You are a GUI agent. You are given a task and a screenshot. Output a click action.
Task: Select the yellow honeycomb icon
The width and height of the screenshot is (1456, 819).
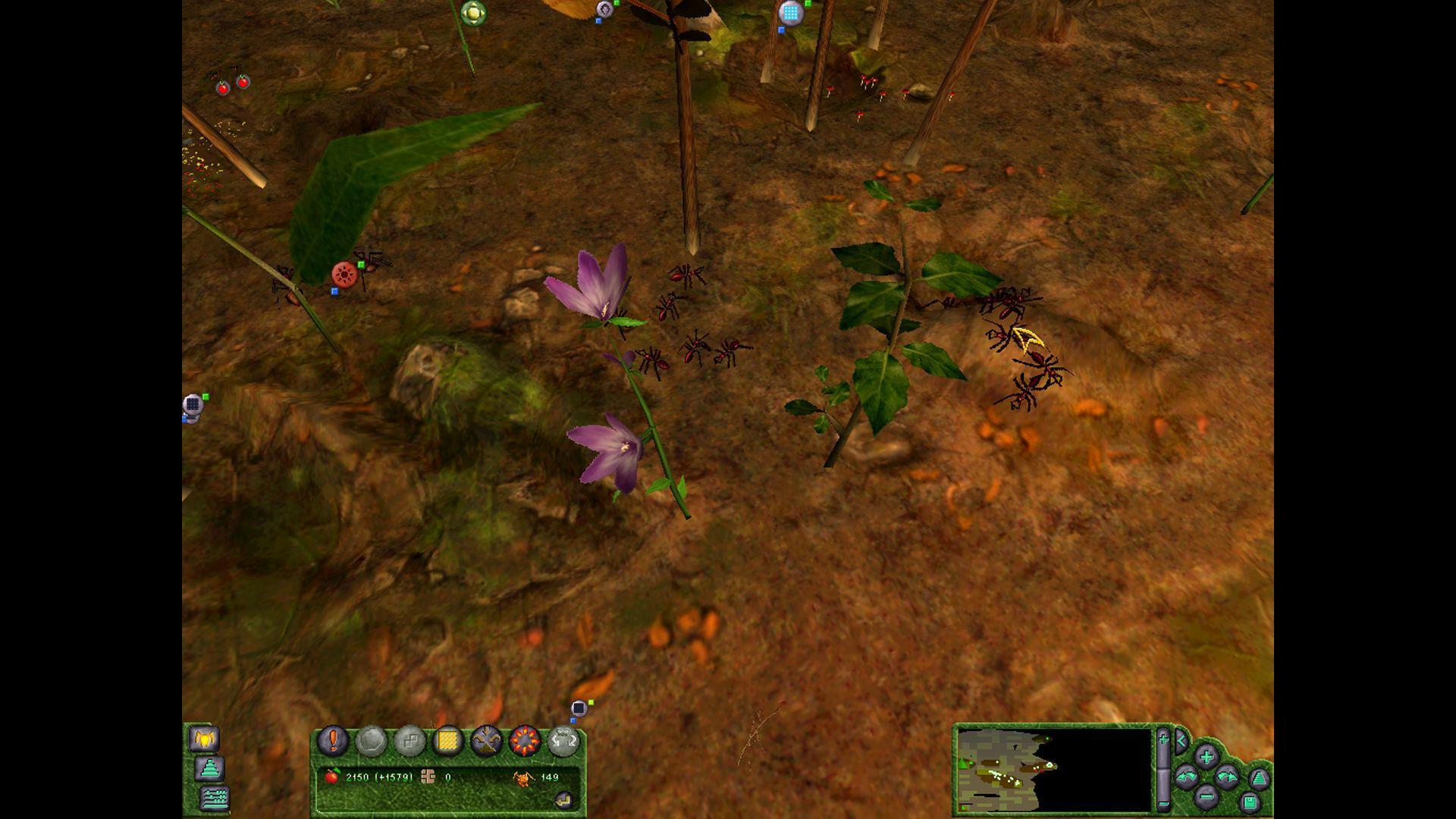click(447, 740)
